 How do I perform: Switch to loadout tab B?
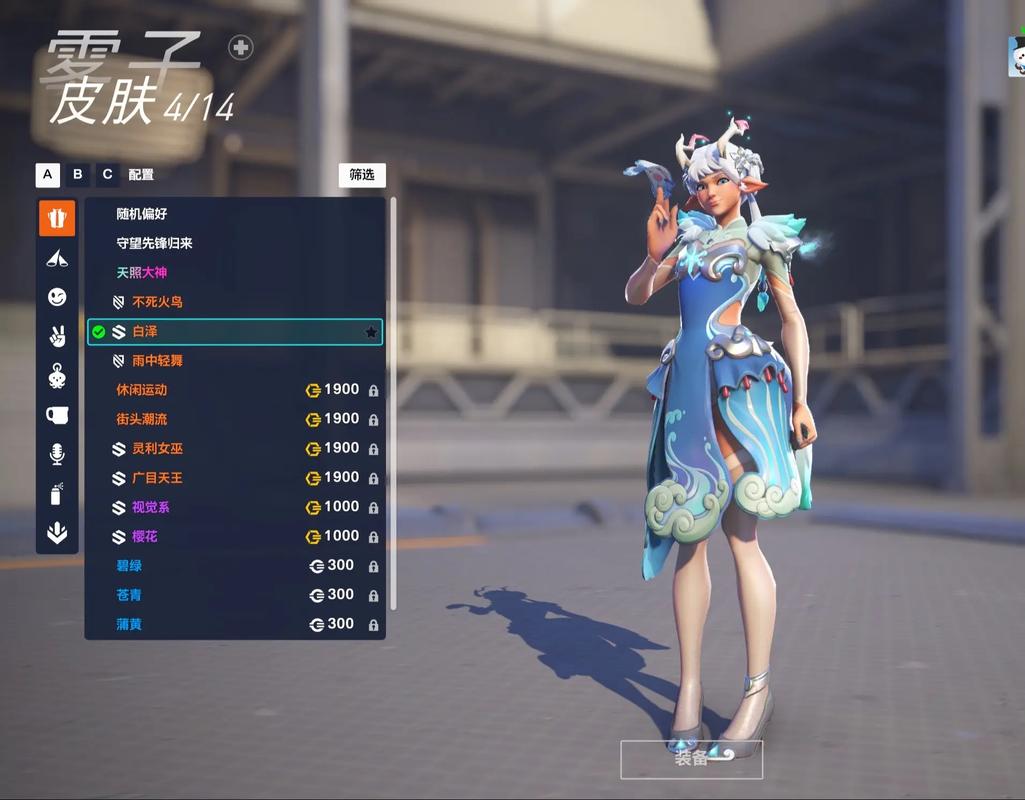[78, 175]
